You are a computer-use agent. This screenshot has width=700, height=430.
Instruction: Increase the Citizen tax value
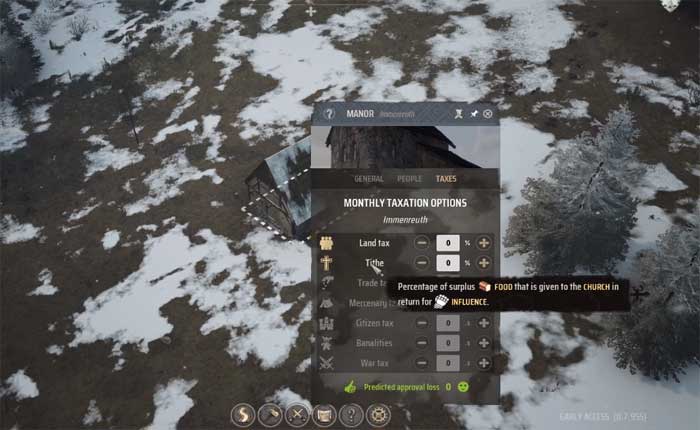(x=484, y=324)
